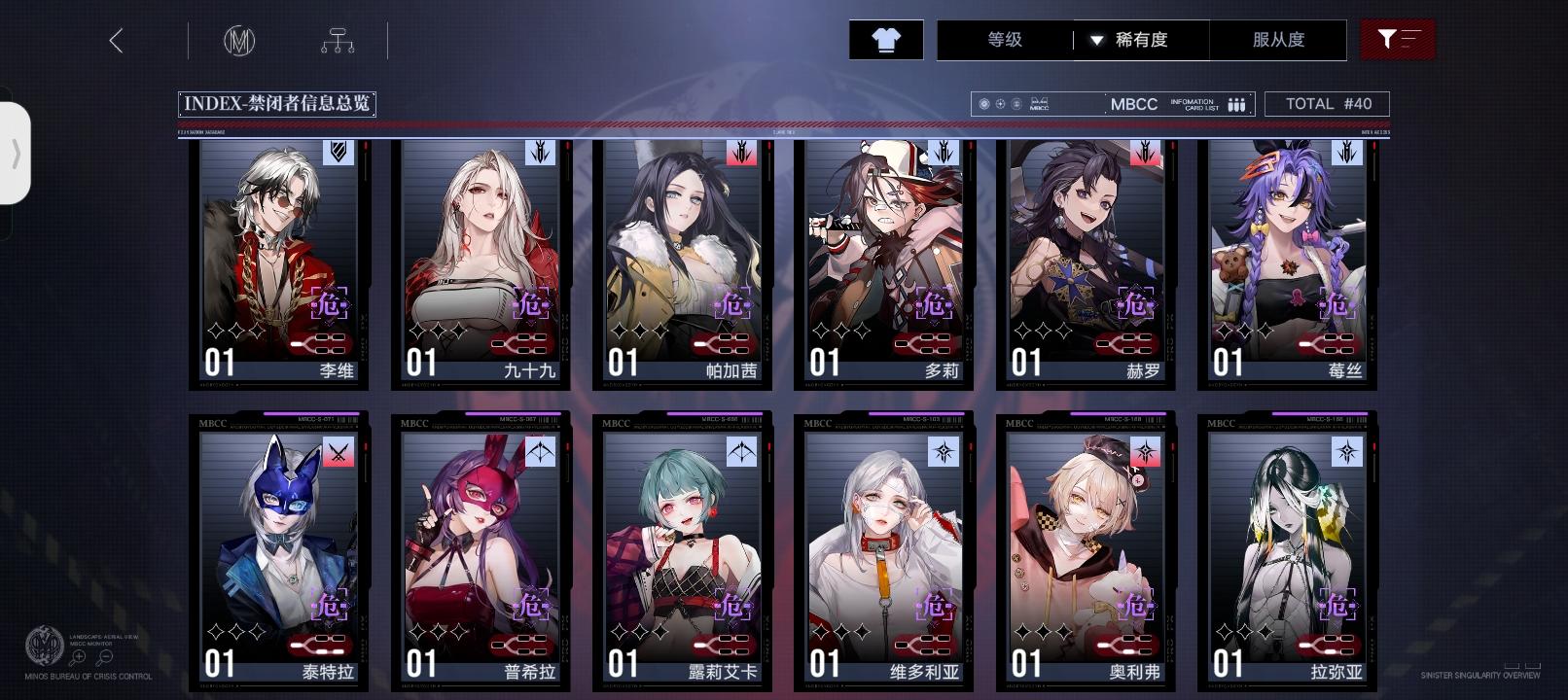Viewport: 1568px width, 700px height.
Task: Open the INDEX-禁闭者信息总览 header
Action: 278,103
